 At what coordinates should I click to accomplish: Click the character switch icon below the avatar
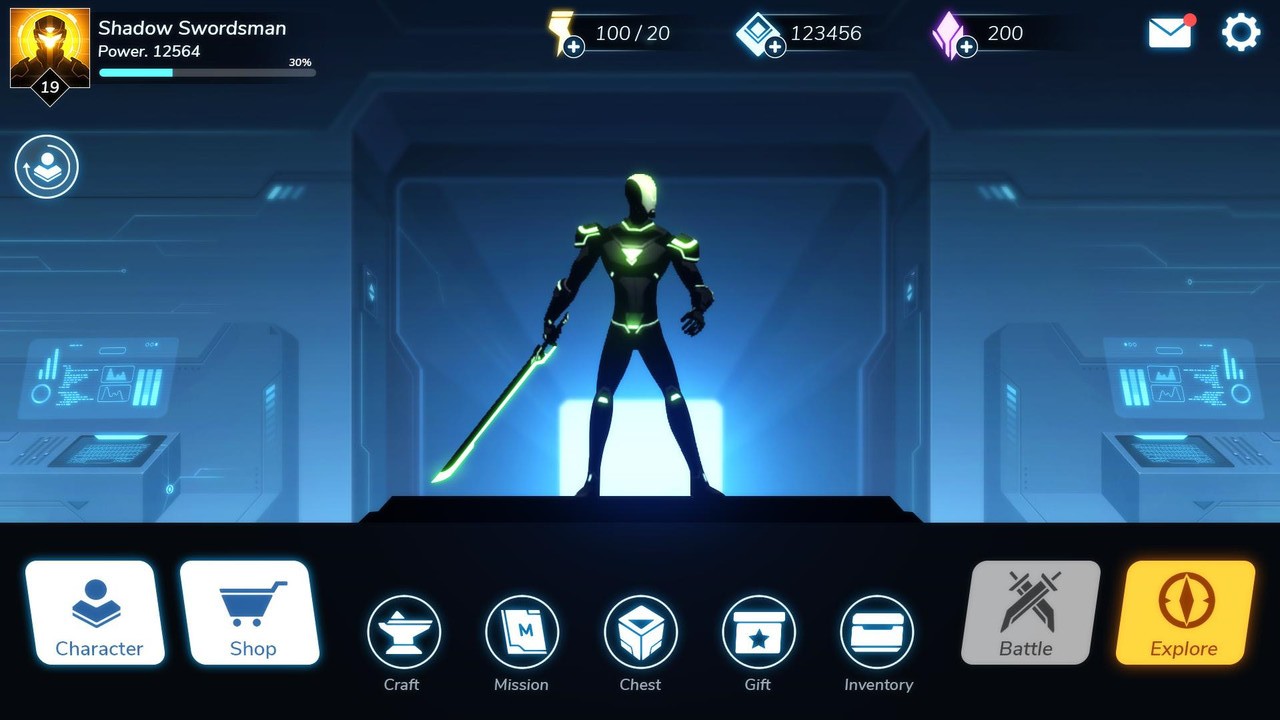47,167
